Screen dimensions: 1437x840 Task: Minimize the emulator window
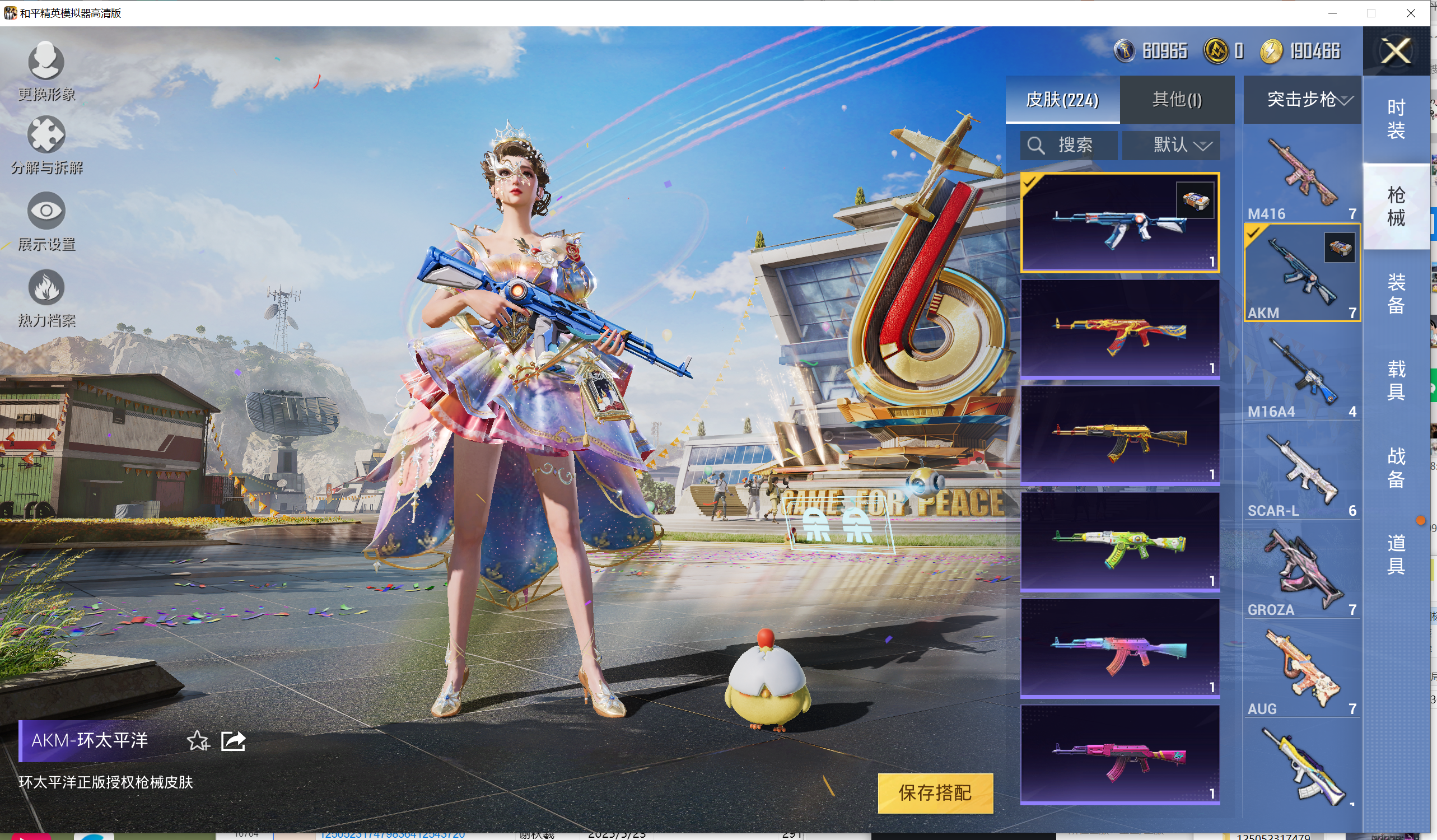(x=1332, y=13)
